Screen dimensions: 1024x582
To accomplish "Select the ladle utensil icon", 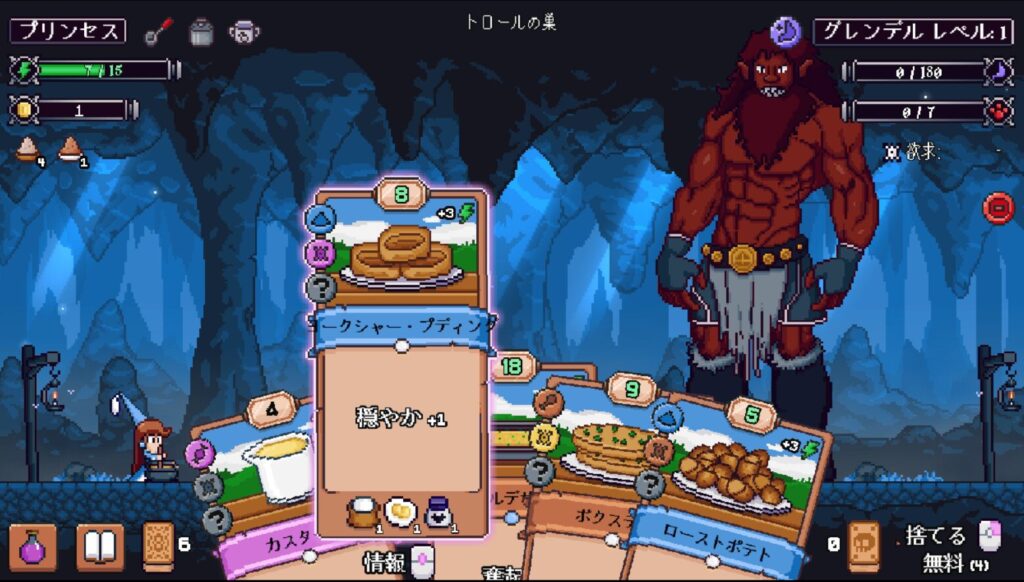I will [x=157, y=31].
